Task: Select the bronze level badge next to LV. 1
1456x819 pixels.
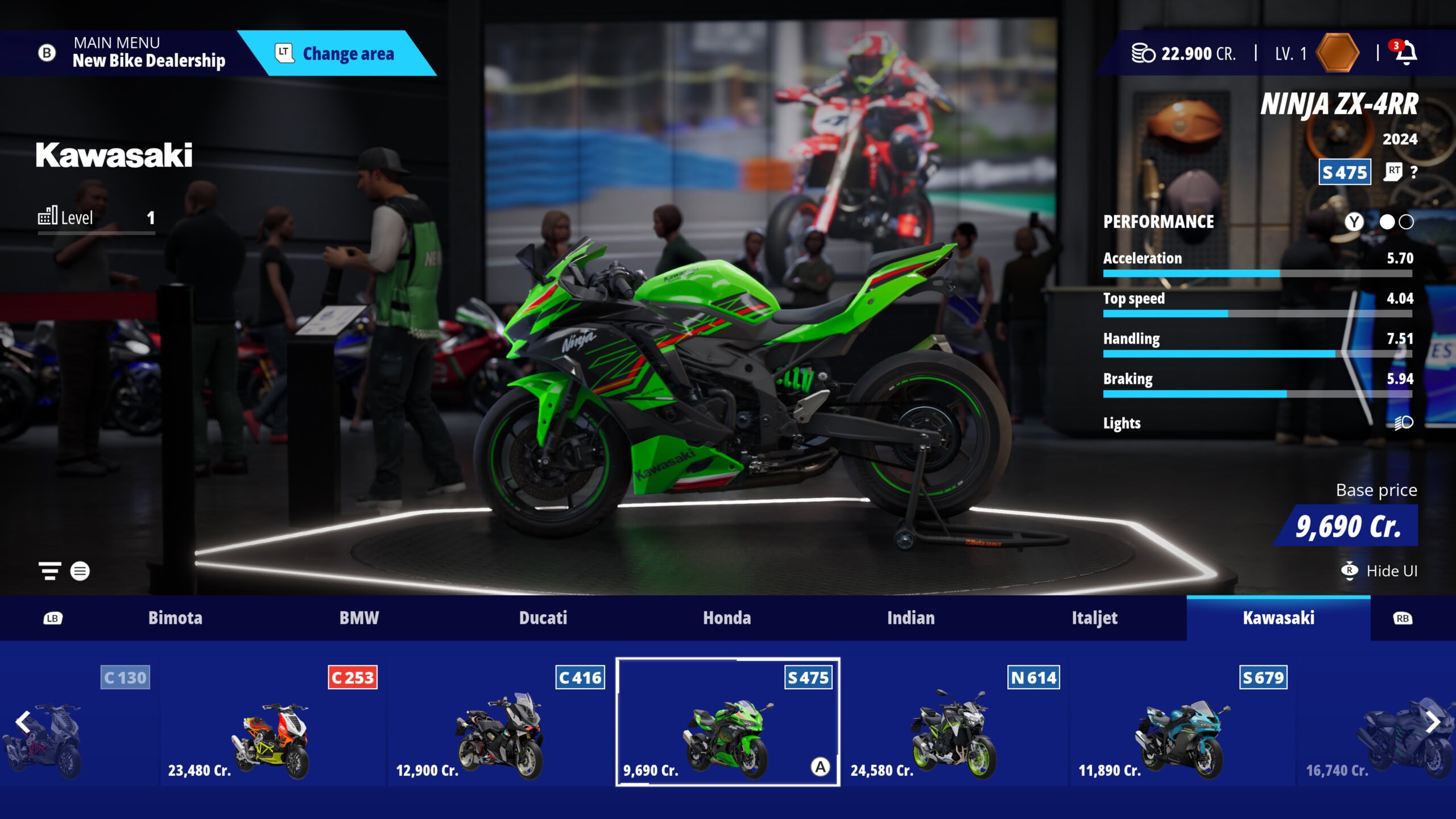Action: coord(1337,52)
